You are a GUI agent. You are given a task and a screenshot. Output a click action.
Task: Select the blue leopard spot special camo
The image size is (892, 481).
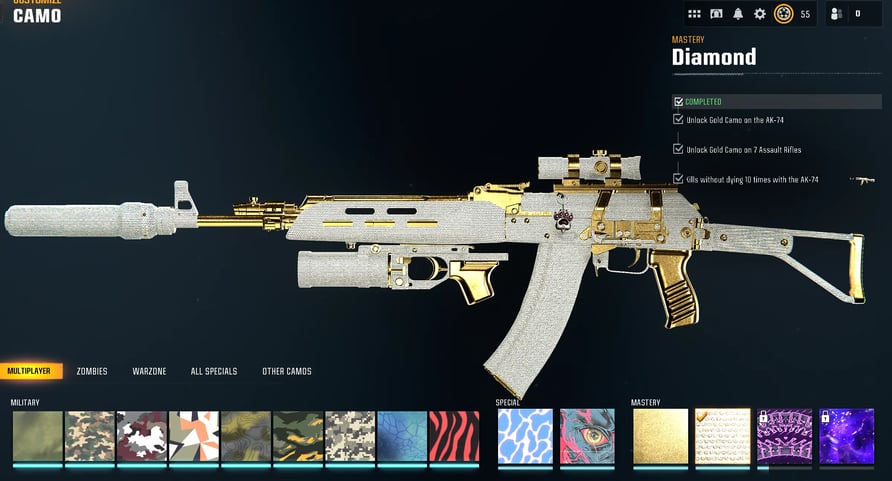click(x=523, y=436)
